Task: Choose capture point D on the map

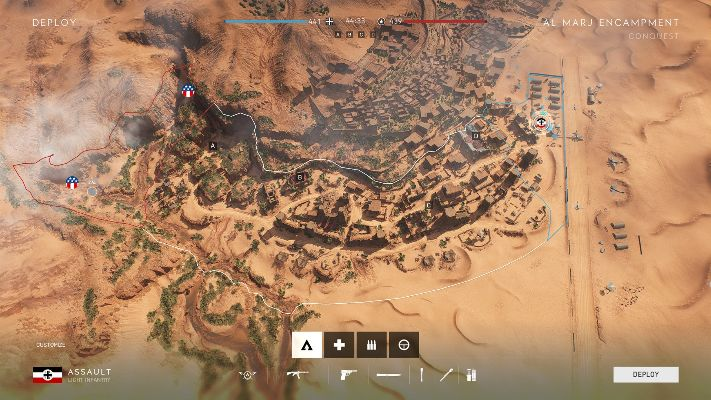Action: coord(476,135)
